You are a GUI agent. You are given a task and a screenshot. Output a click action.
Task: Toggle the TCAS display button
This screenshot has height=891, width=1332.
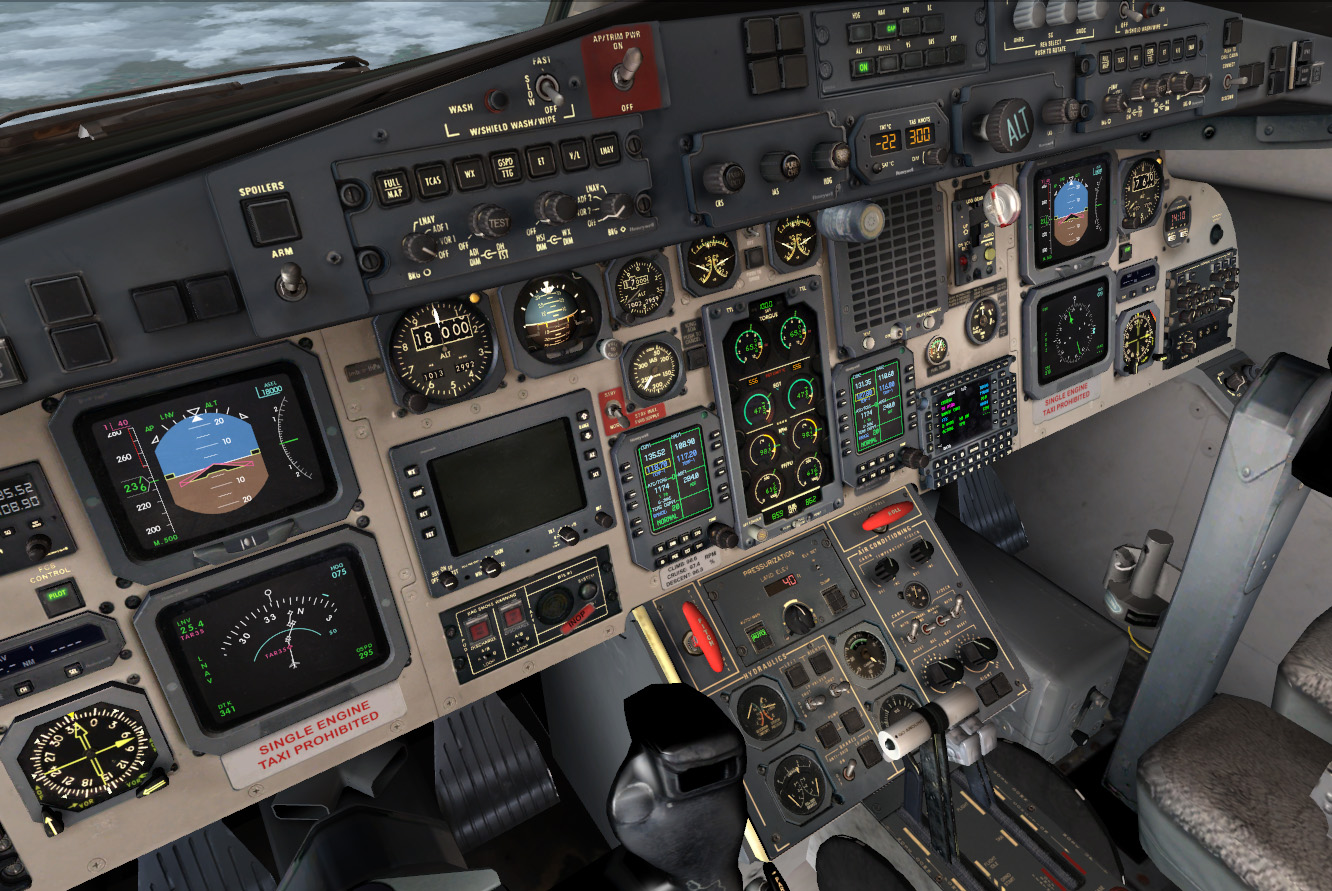point(431,180)
